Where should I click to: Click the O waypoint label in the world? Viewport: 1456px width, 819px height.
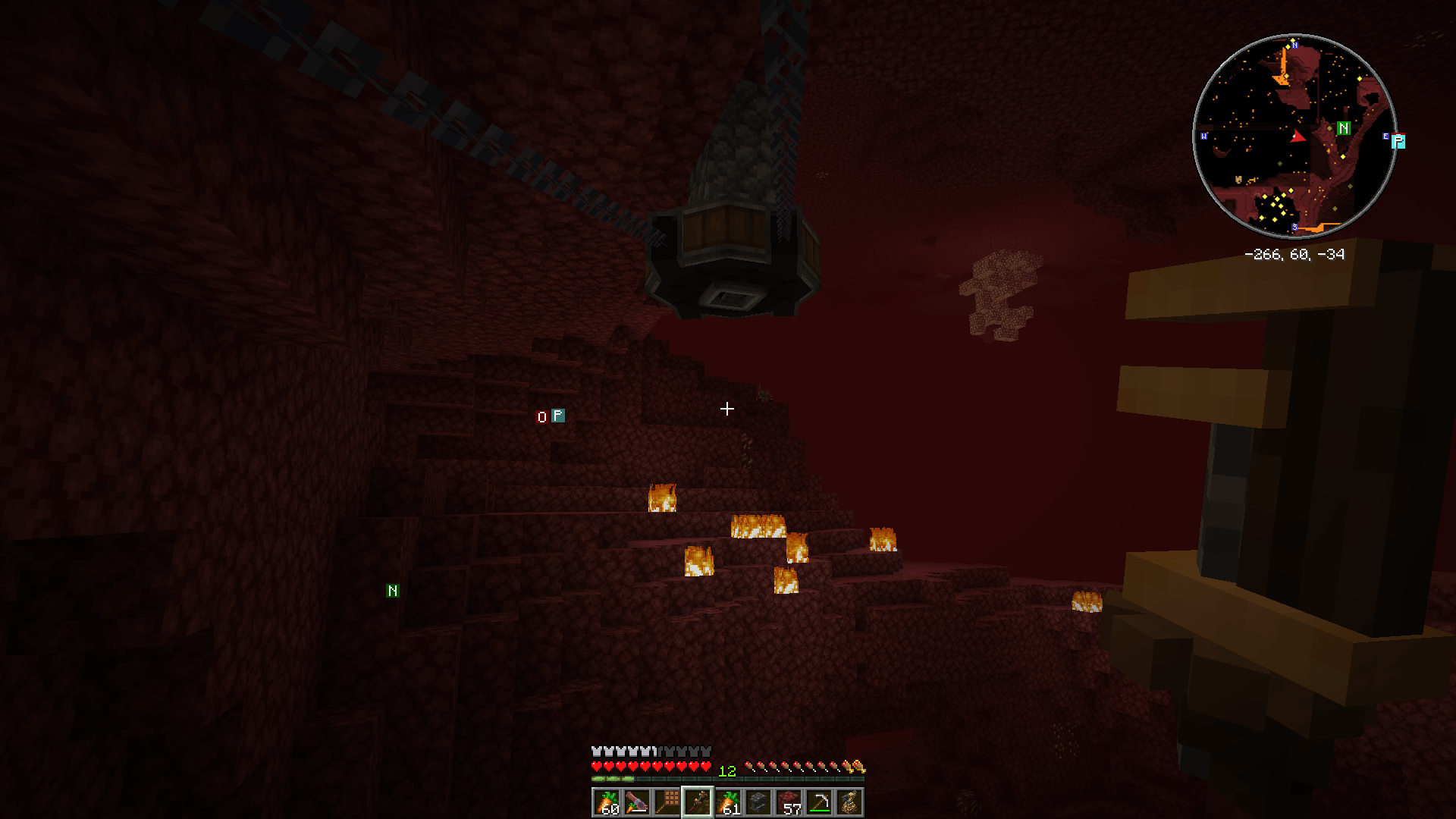pos(541,416)
